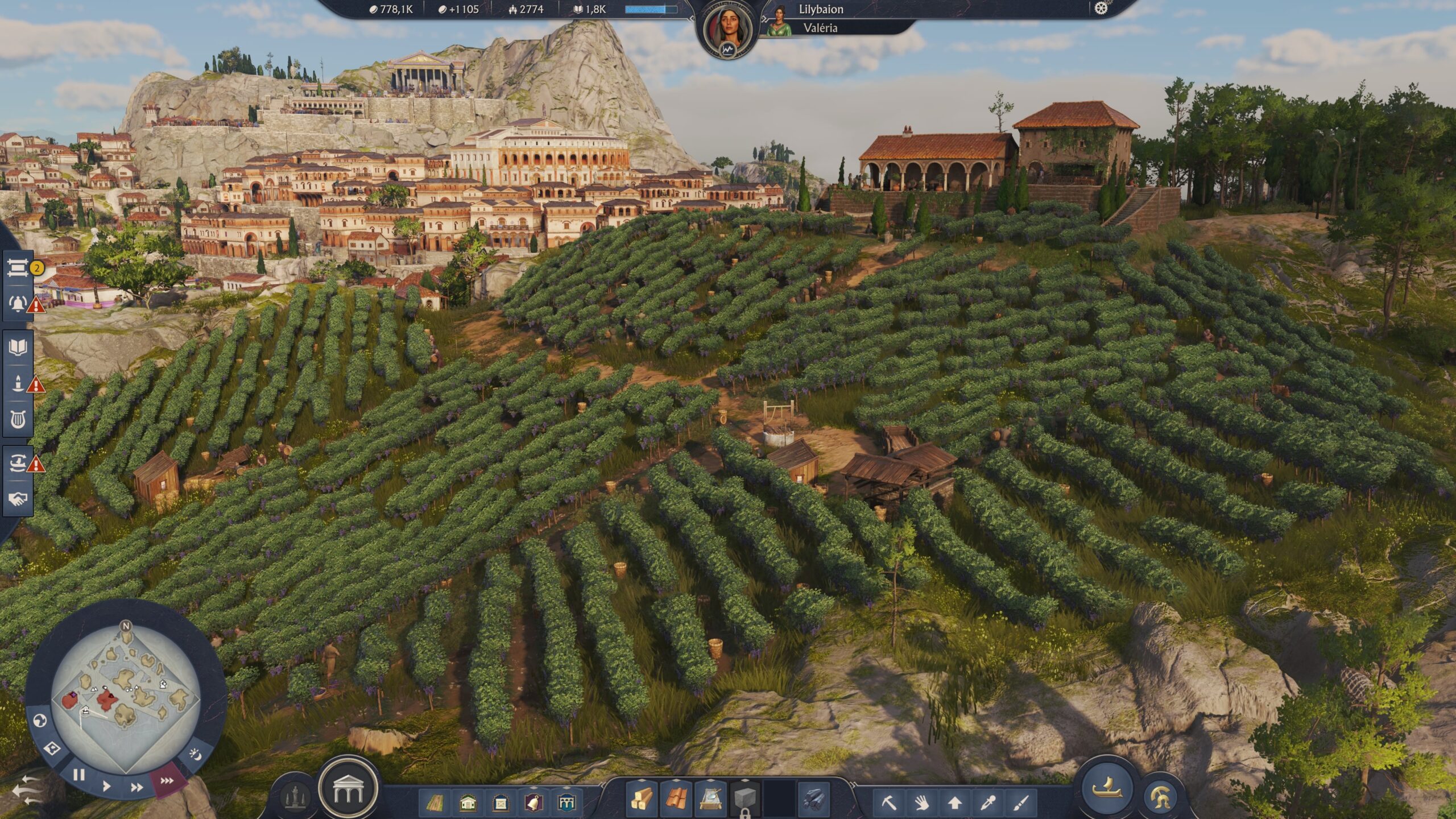Viewport: 1456px width, 819px height.
Task: Select the timber logs building category
Action: click(x=642, y=800)
